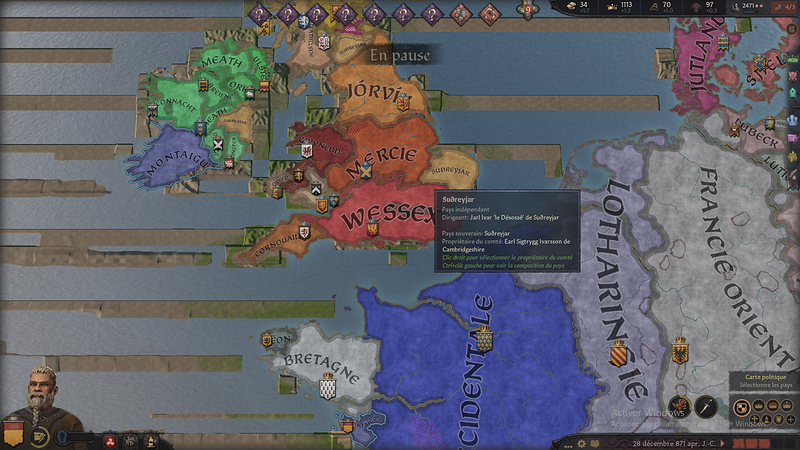Open the encyclopedia book icon
This screenshot has width=800, height=450.
pos(594,442)
